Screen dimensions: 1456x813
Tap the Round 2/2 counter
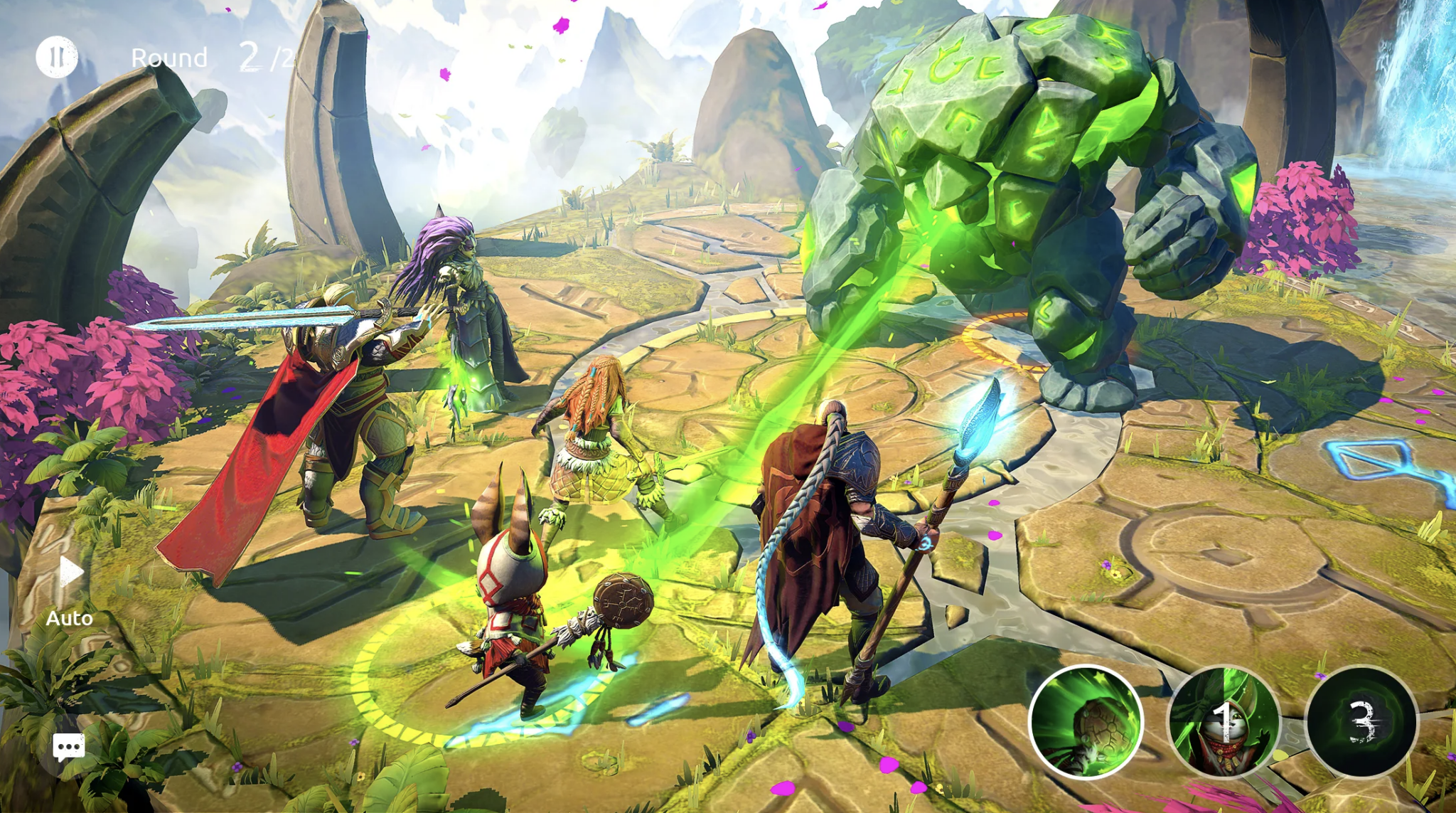pos(213,57)
